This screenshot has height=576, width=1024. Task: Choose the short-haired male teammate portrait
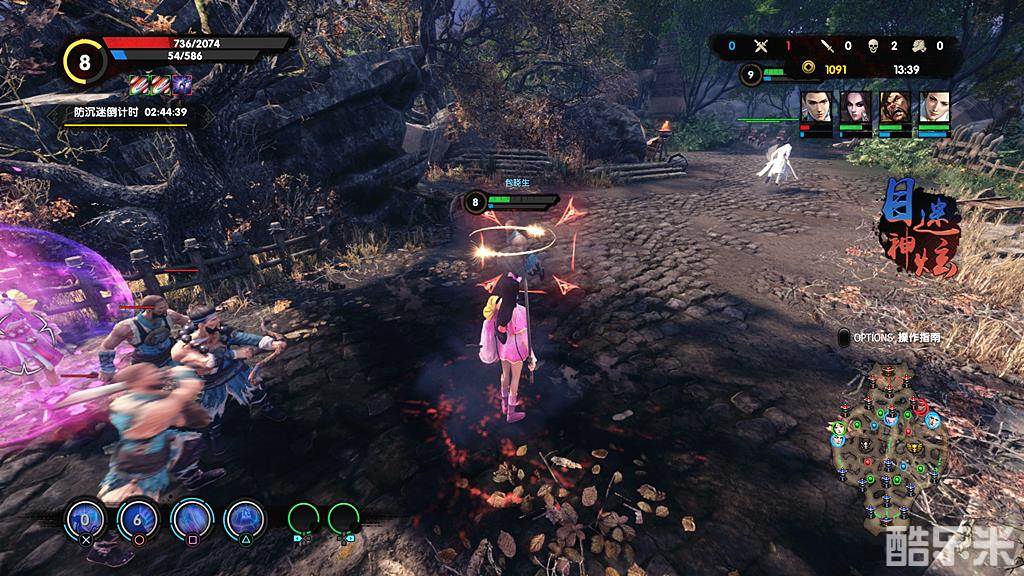click(816, 108)
